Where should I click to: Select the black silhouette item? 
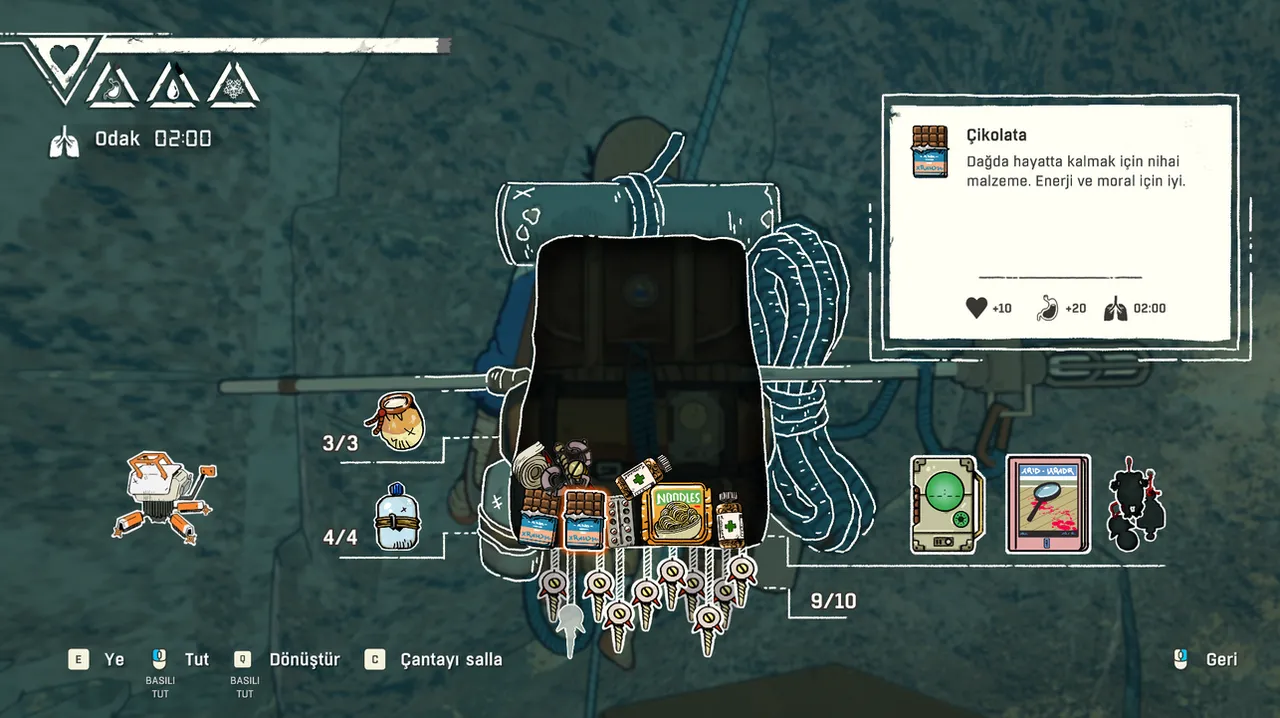coord(1137,505)
